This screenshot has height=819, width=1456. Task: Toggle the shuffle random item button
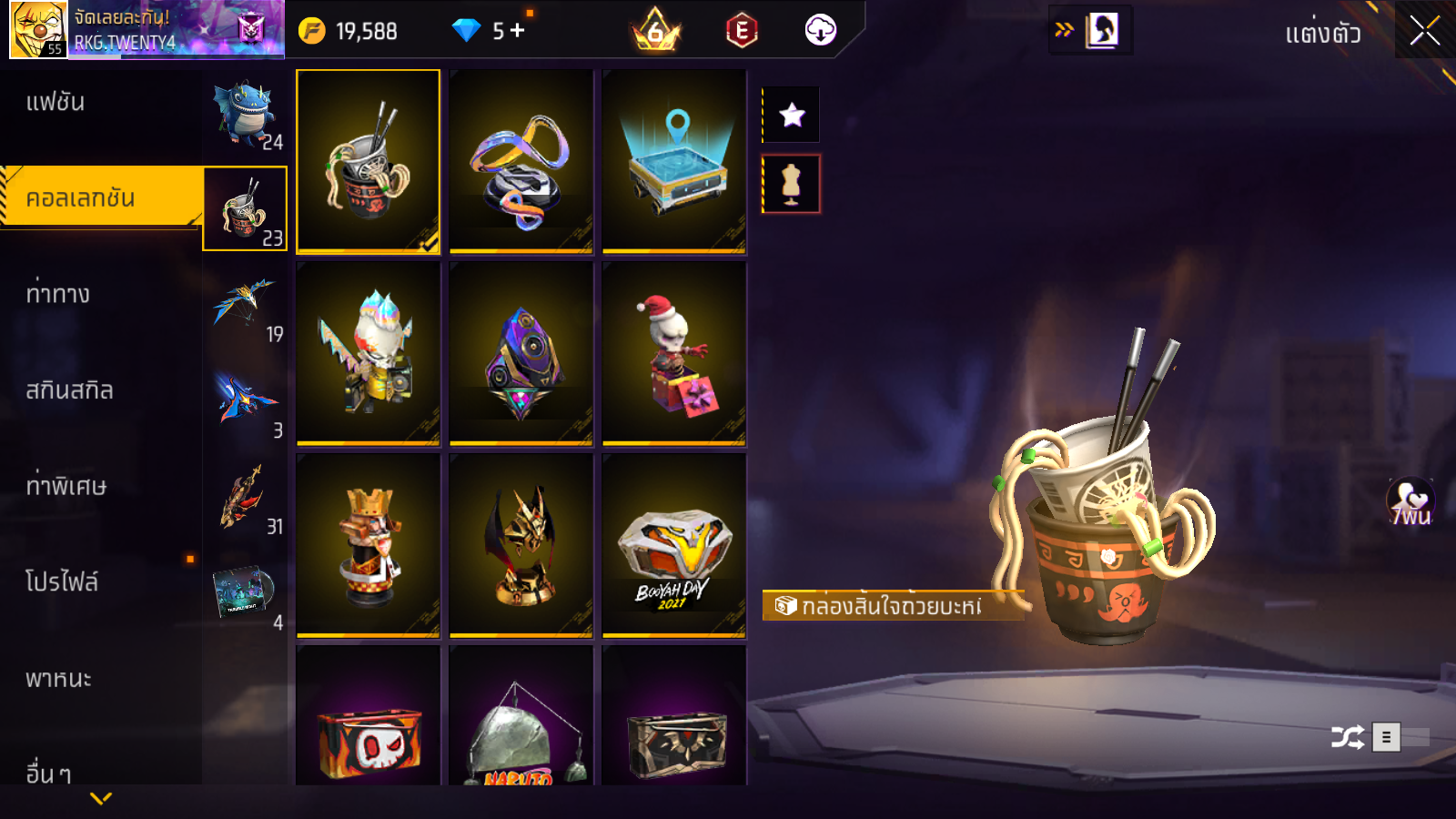pos(1348,737)
